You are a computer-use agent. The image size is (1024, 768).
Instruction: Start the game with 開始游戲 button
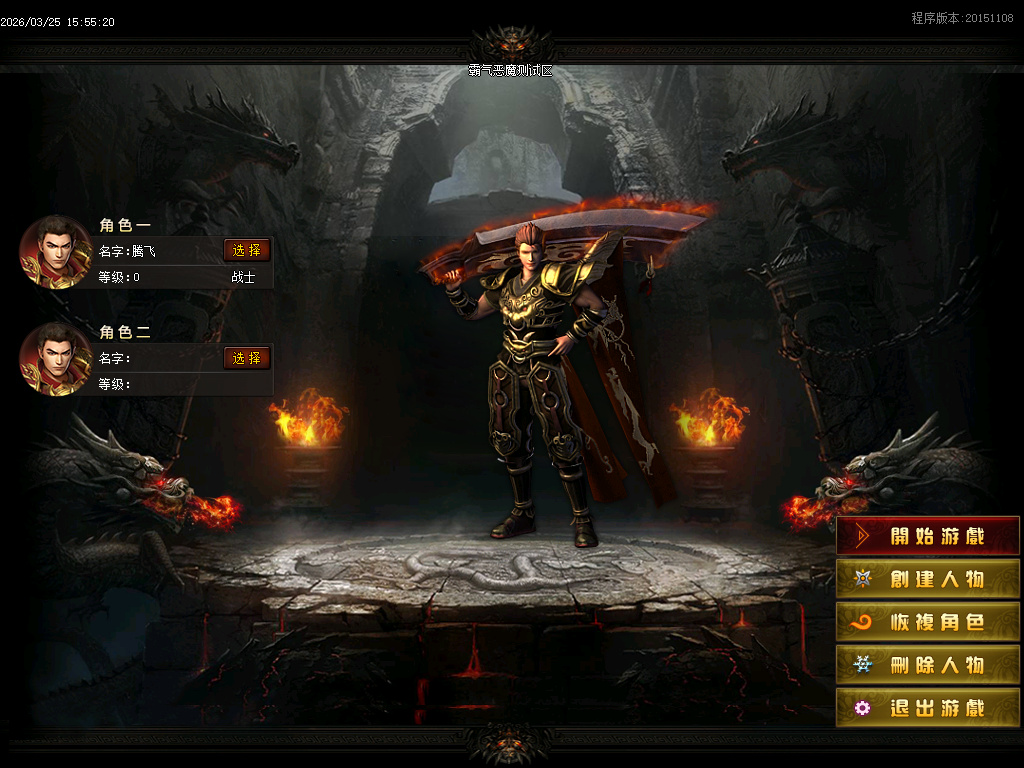click(928, 536)
